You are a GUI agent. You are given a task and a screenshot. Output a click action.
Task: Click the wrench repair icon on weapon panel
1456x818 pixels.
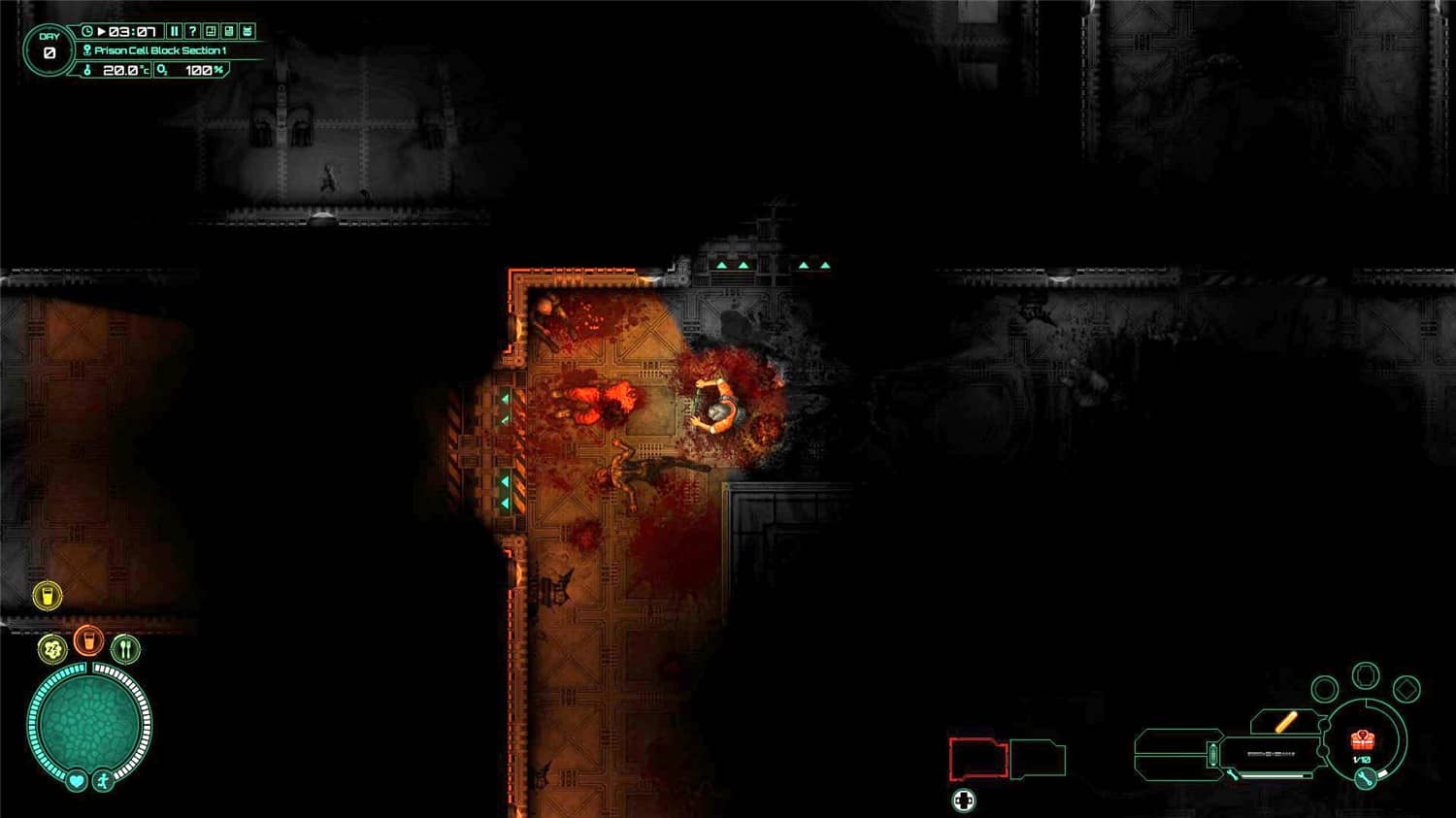point(1364,779)
